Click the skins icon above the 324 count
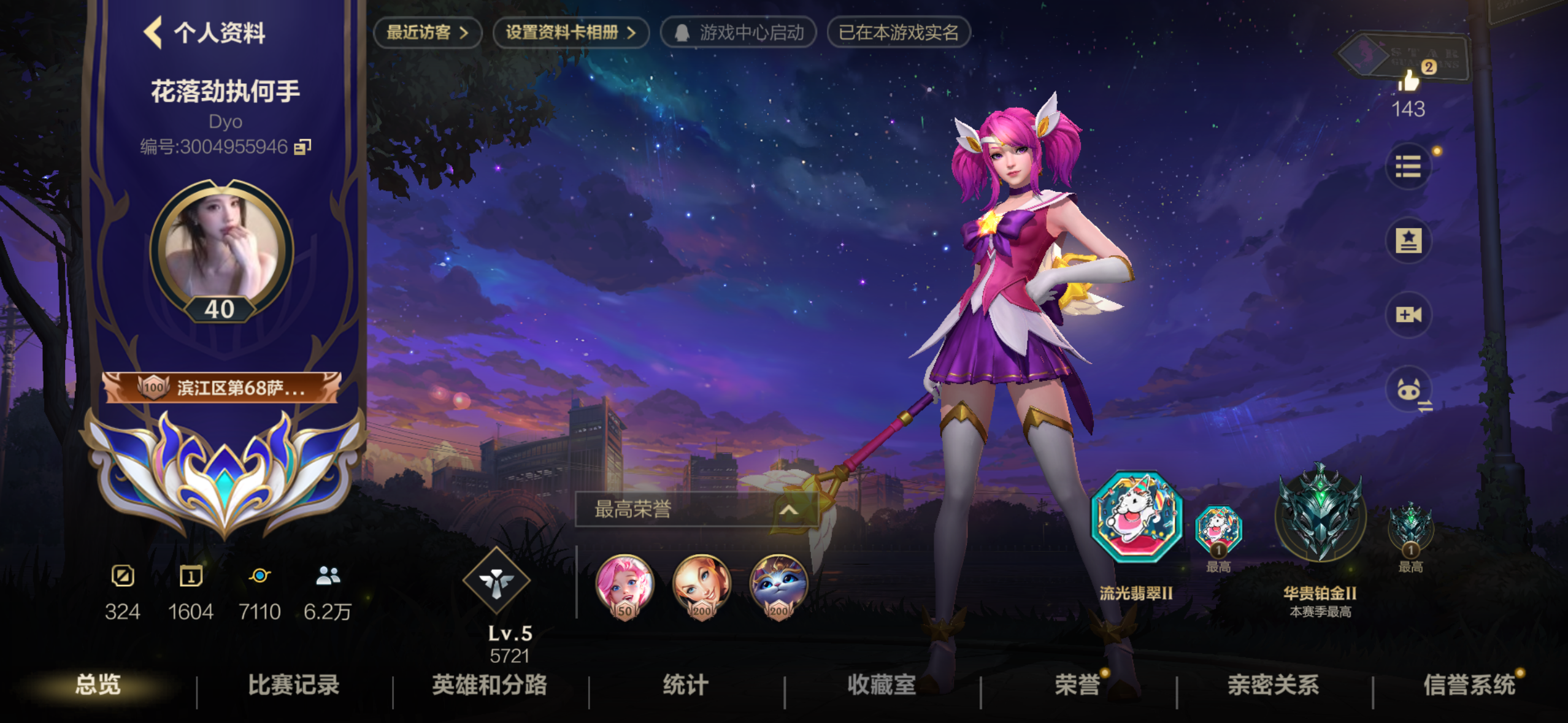 click(125, 575)
